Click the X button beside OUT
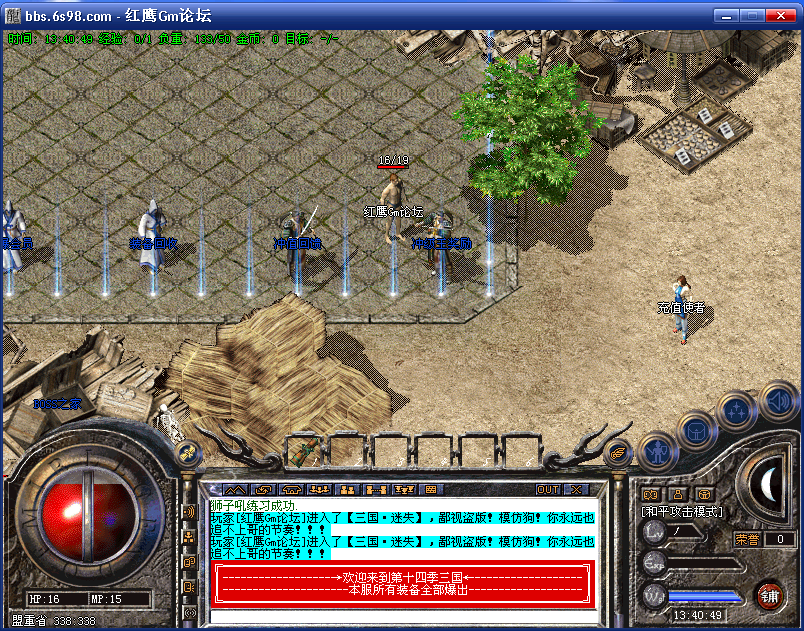Screen dimensions: 804x631 coord(577,489)
